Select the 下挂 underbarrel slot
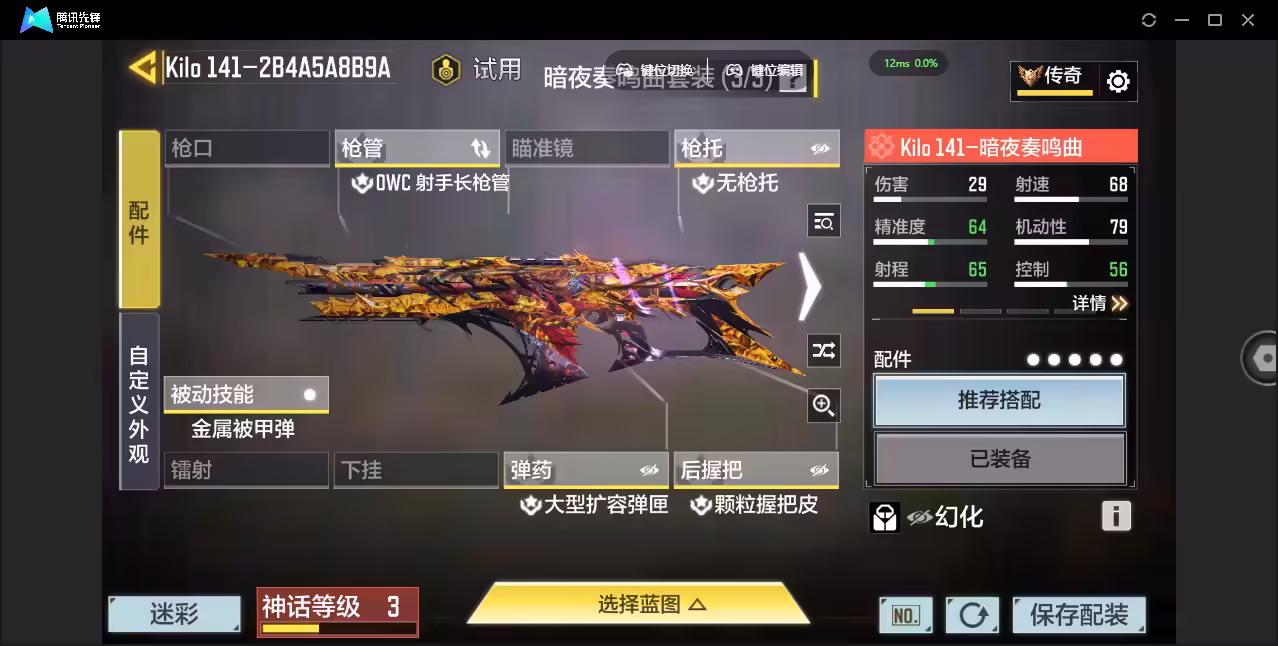The height and width of the screenshot is (646, 1278). pos(416,470)
